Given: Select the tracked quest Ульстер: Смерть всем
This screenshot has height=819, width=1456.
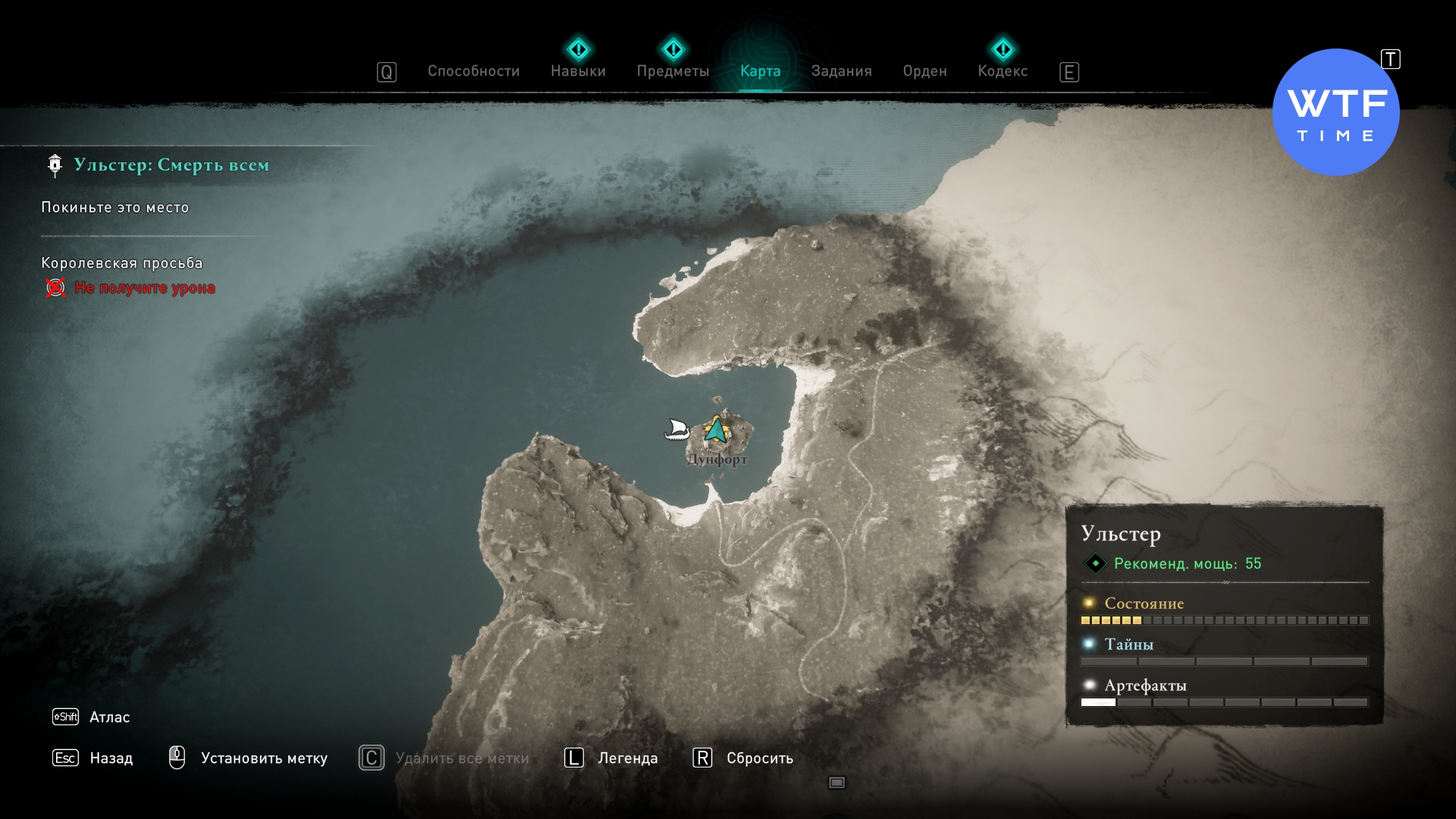Looking at the screenshot, I should (171, 165).
